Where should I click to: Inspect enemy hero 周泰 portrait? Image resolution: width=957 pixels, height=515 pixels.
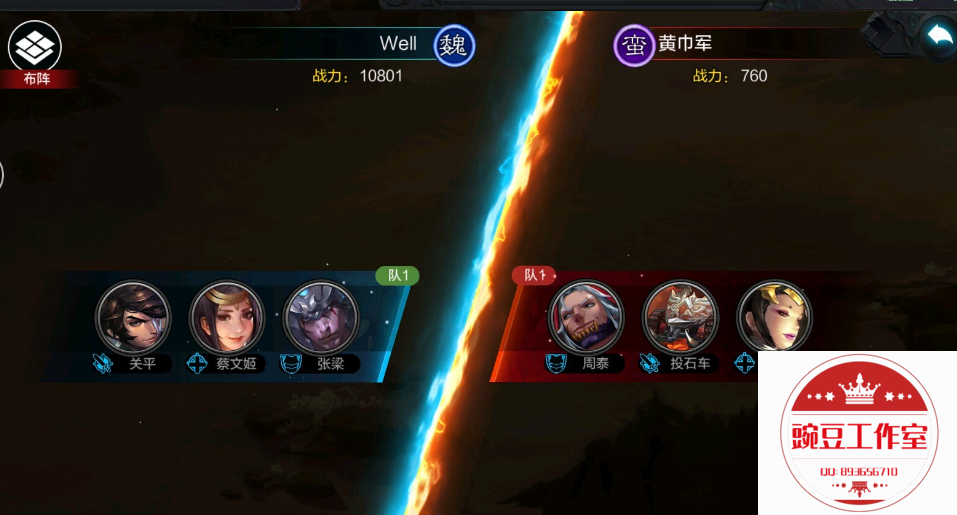[586, 318]
